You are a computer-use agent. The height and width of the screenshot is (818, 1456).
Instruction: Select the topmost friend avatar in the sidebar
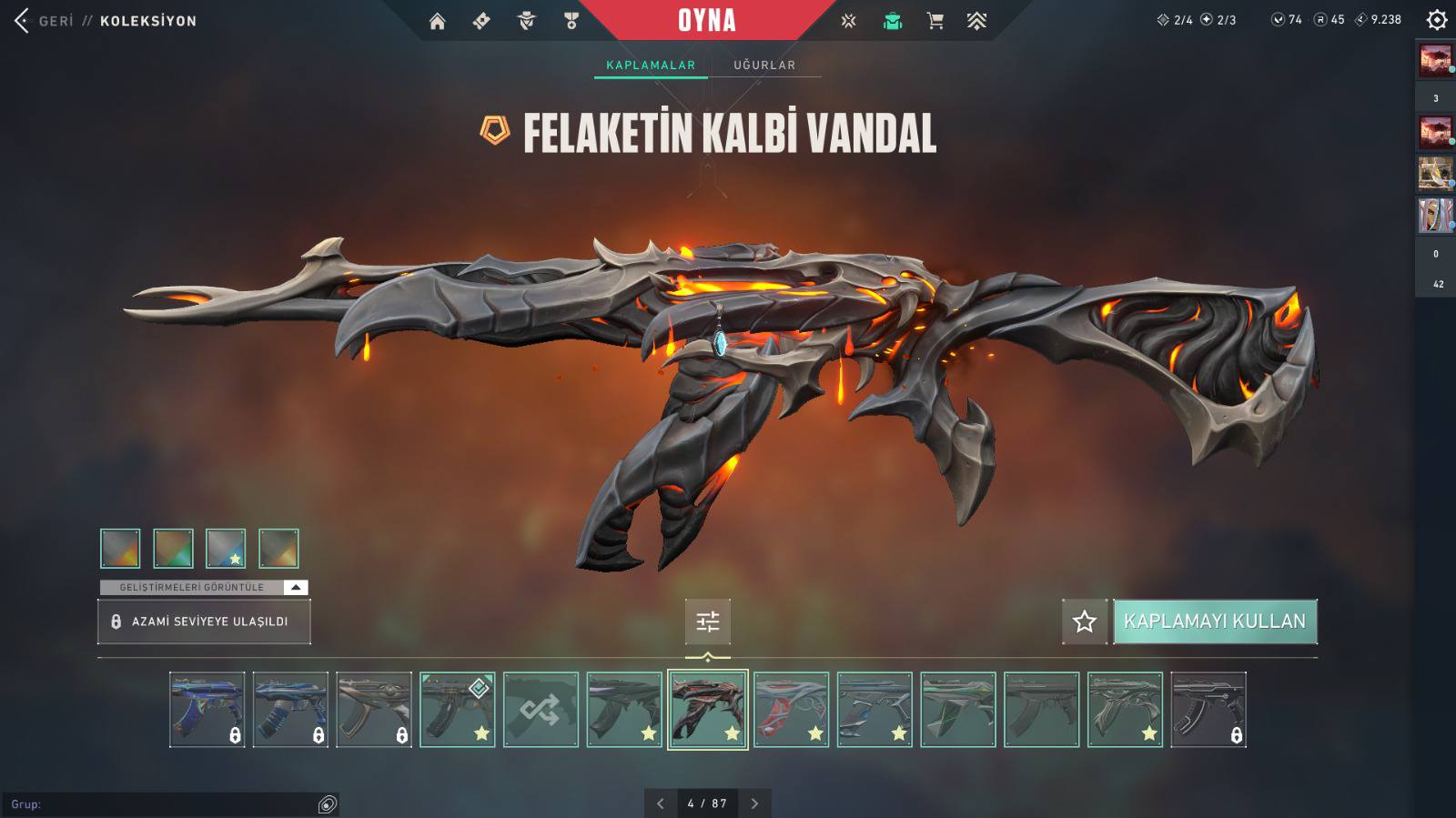coord(1435,61)
